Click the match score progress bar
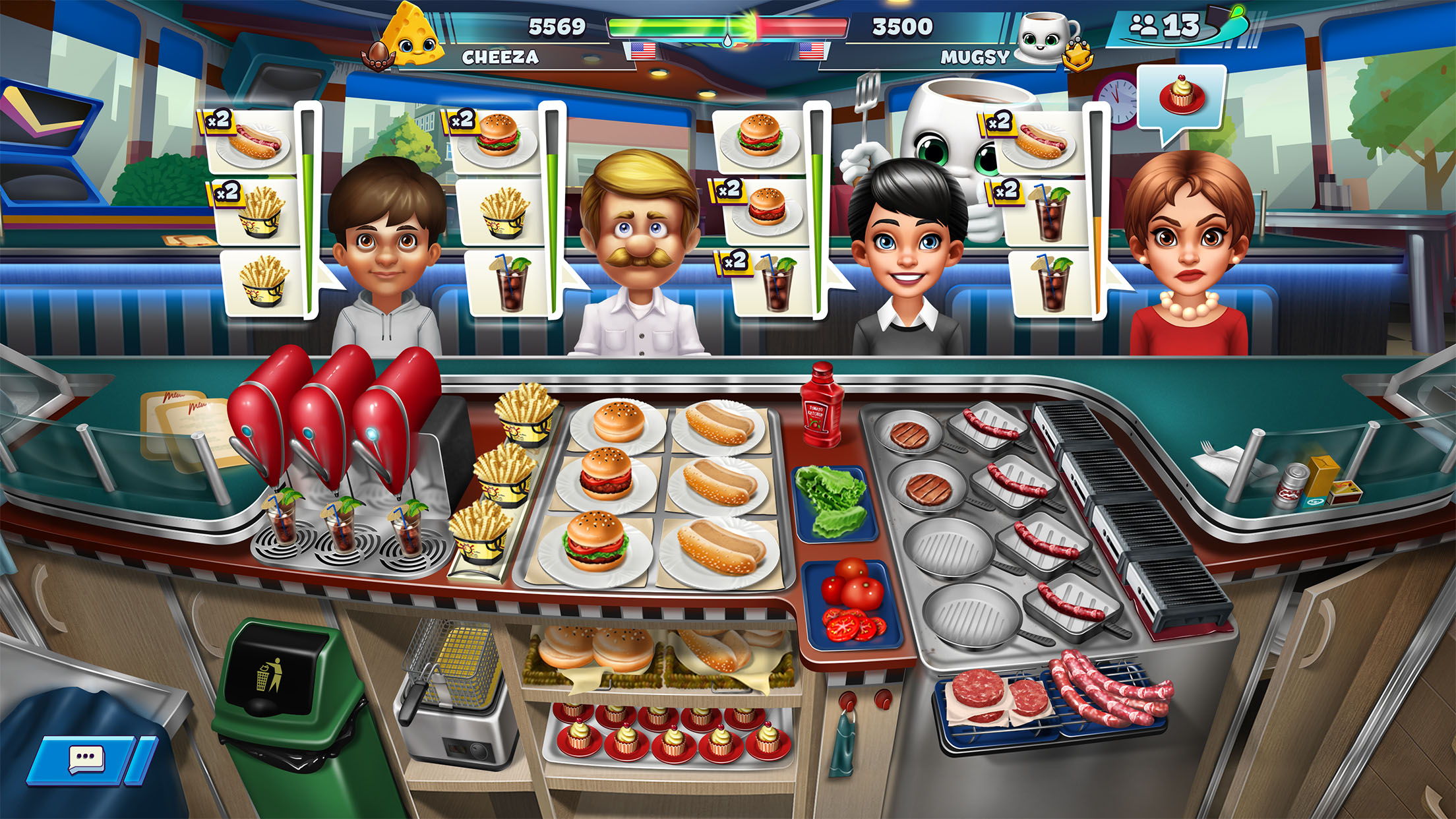This screenshot has height=819, width=1456. click(x=728, y=28)
